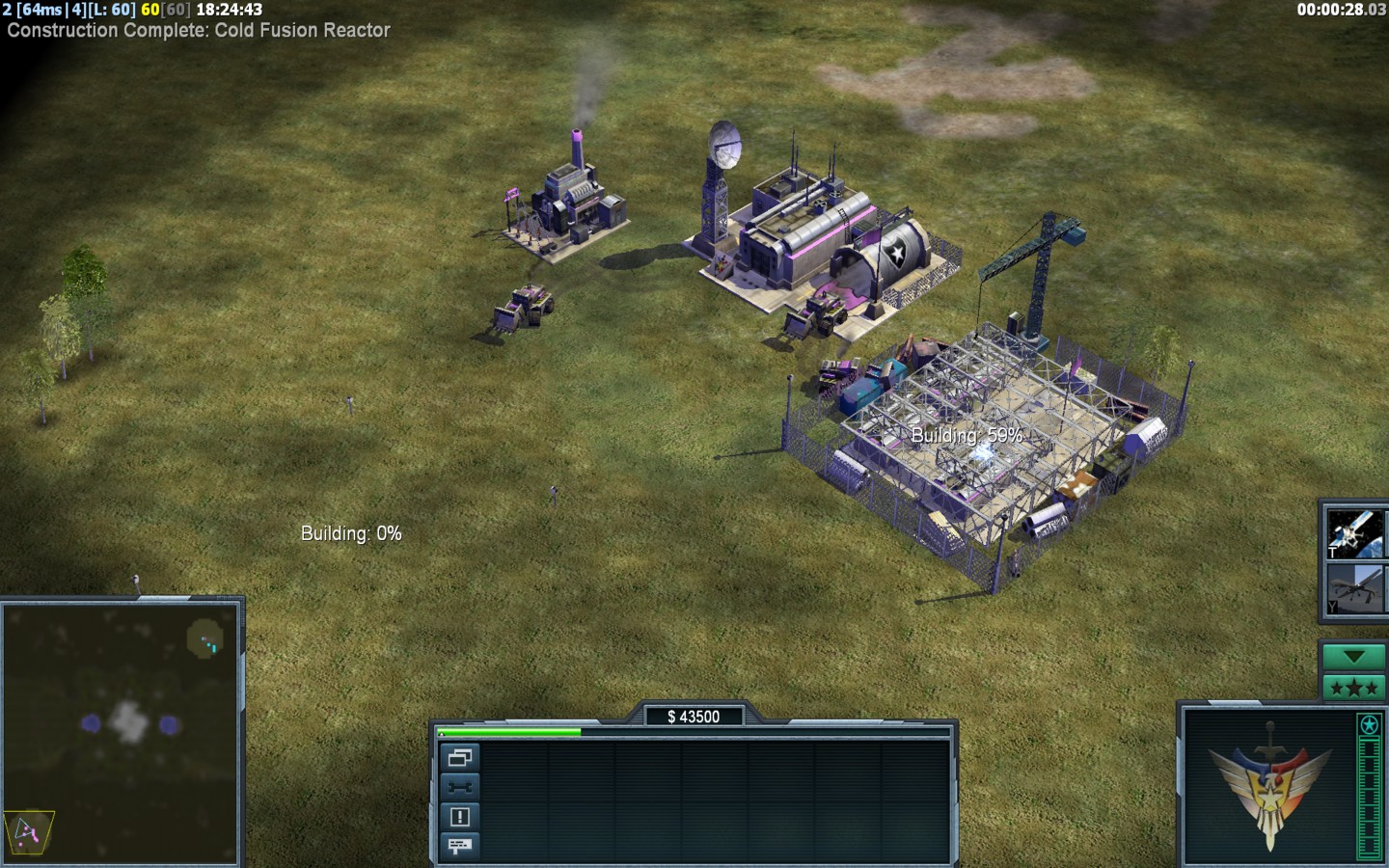Collapse the panel with the green arrow button
1389x868 pixels.
pos(1353,657)
